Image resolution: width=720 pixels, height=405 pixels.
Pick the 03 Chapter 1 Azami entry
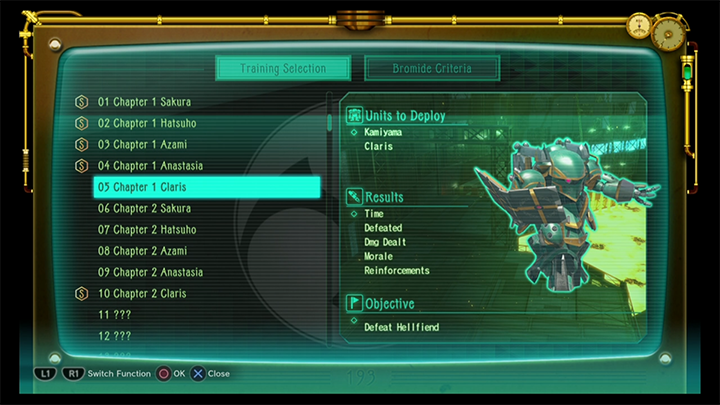(143, 145)
